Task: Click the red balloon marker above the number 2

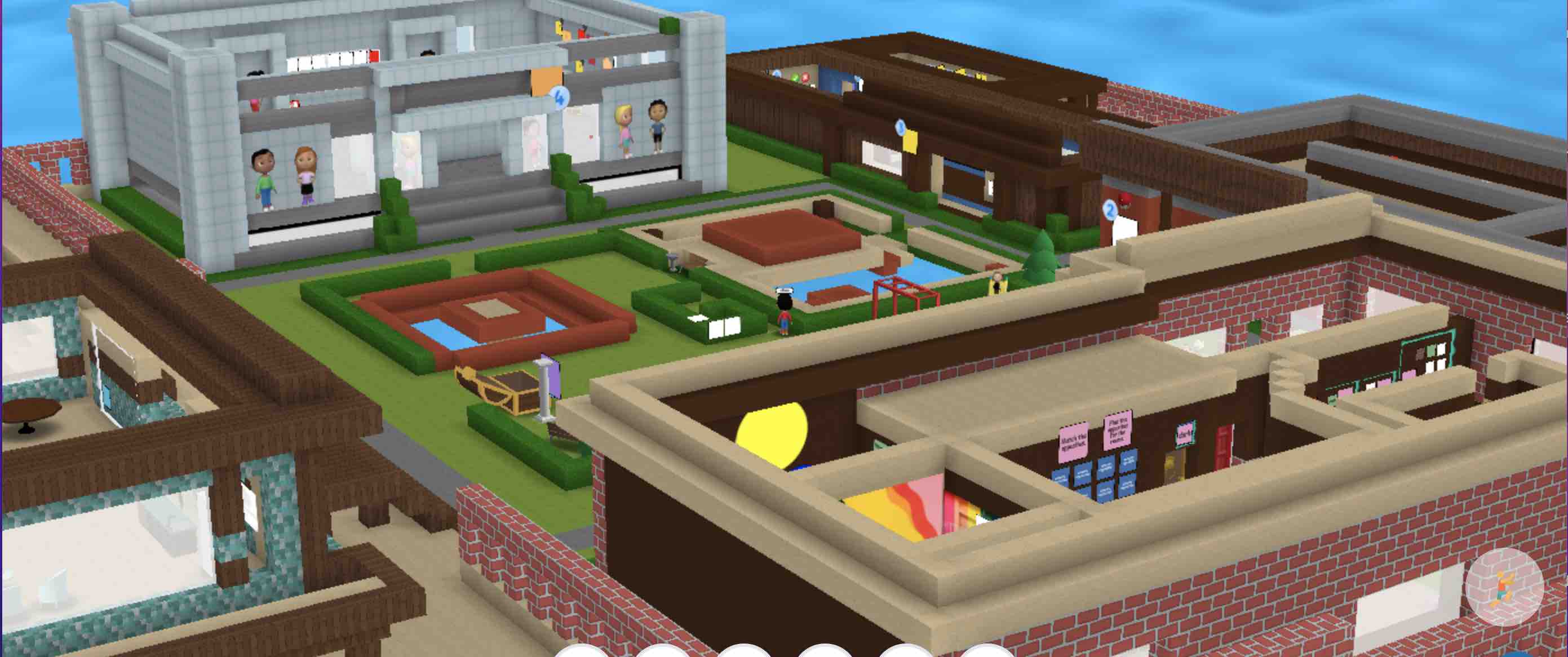Action: pos(1125,201)
